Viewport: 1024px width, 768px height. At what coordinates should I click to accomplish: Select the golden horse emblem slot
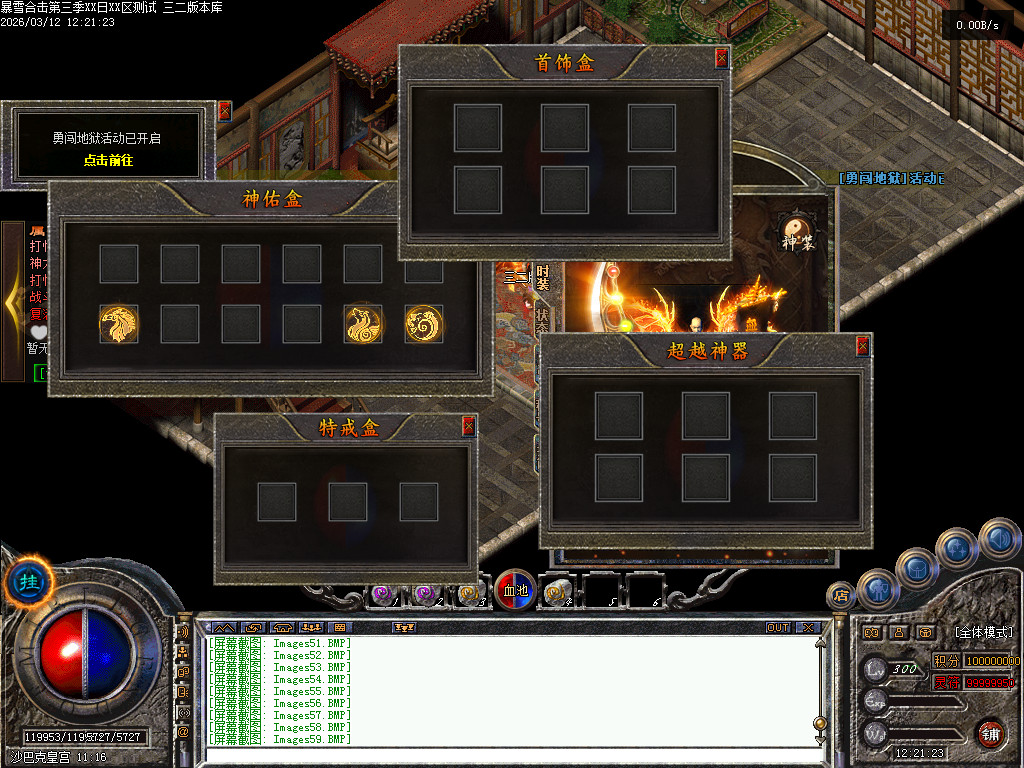point(118,324)
